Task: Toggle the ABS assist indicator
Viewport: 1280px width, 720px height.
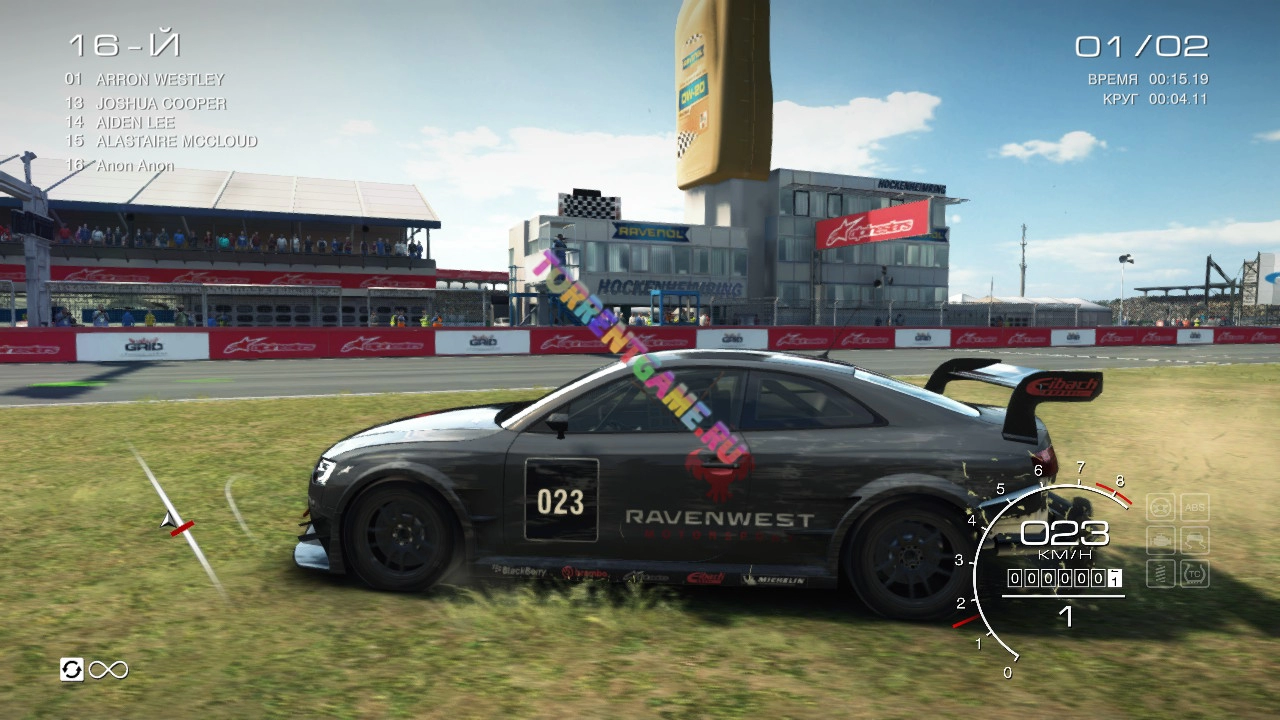Action: coord(1195,507)
